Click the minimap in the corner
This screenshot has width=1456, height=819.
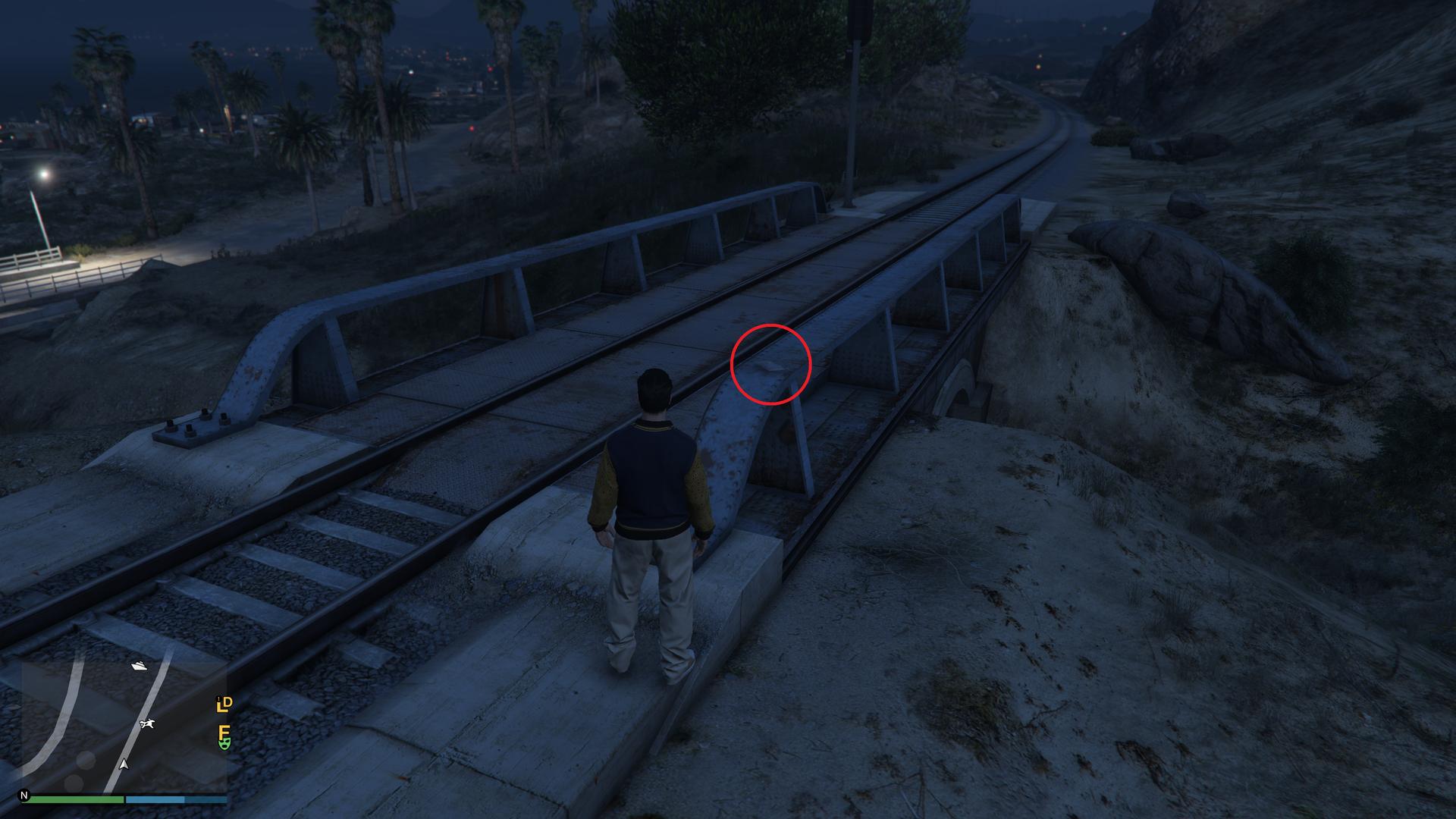pos(114,724)
